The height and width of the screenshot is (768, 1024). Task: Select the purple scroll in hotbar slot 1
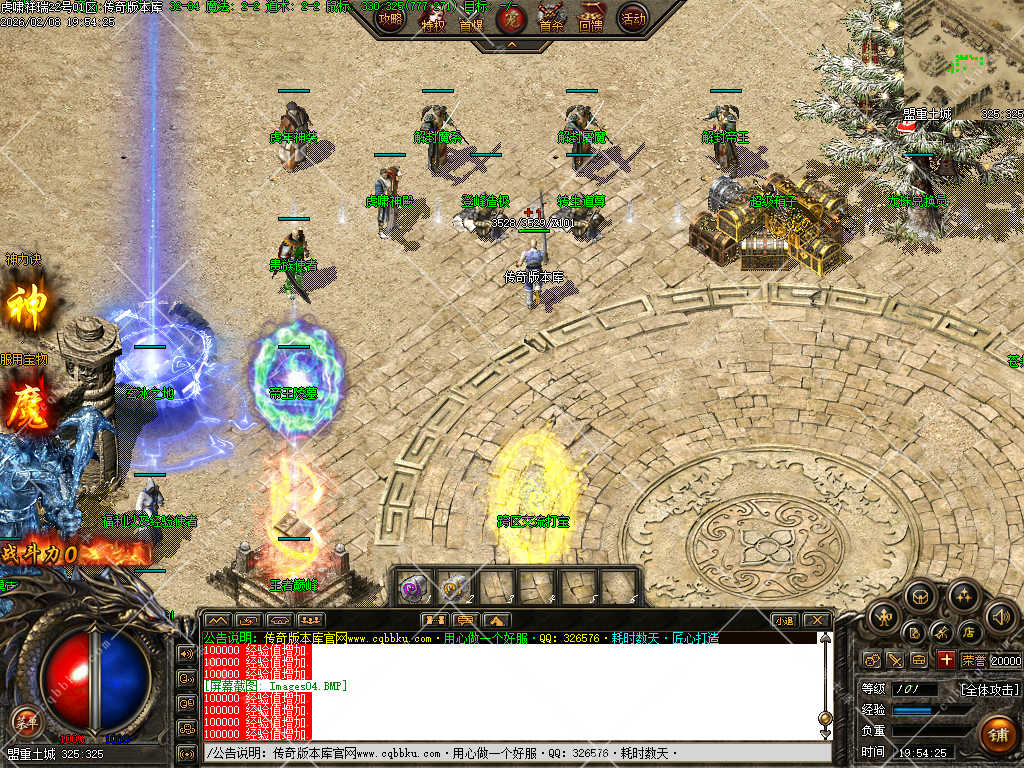pos(414,587)
